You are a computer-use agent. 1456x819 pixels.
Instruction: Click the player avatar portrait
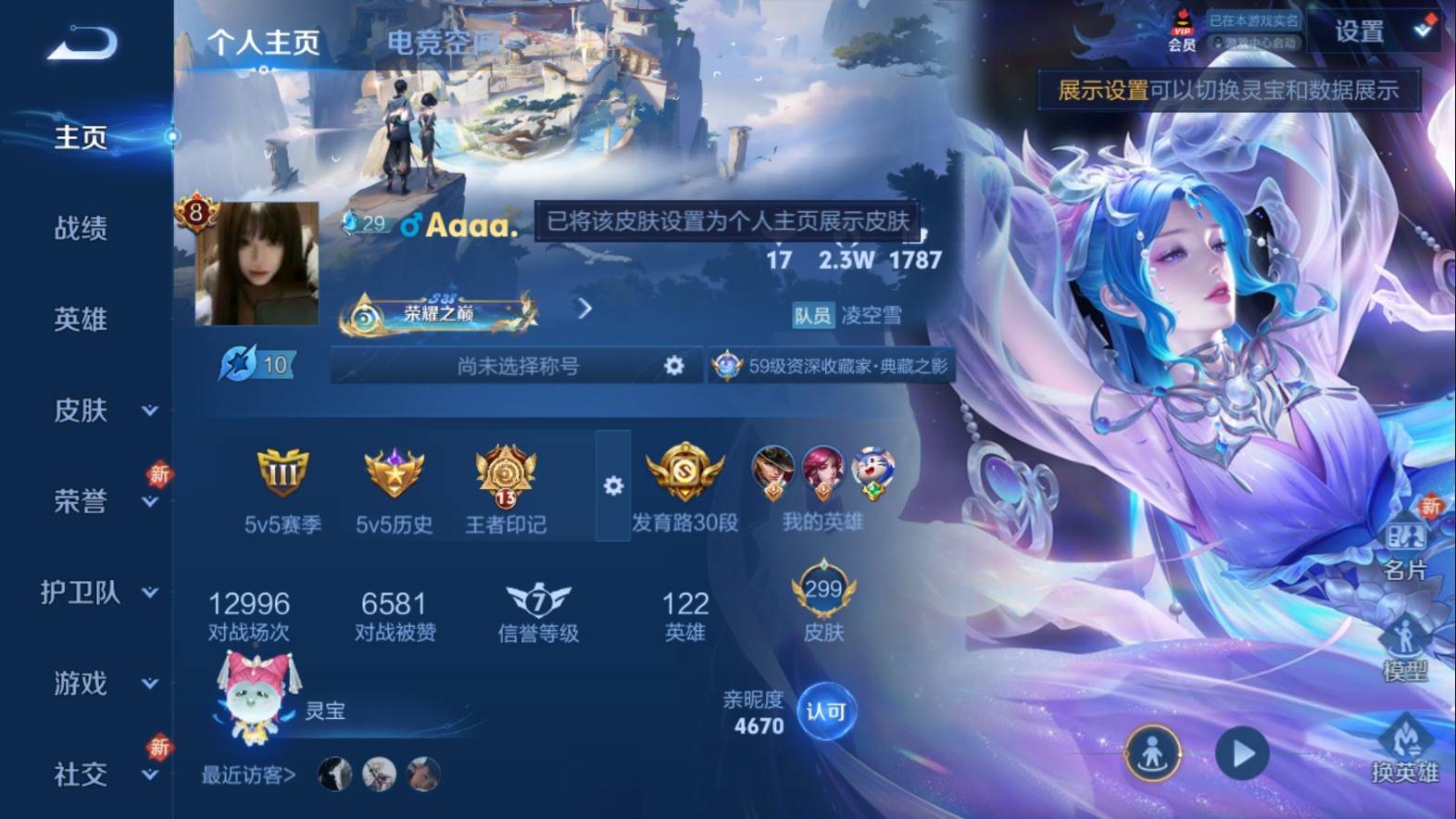point(257,264)
